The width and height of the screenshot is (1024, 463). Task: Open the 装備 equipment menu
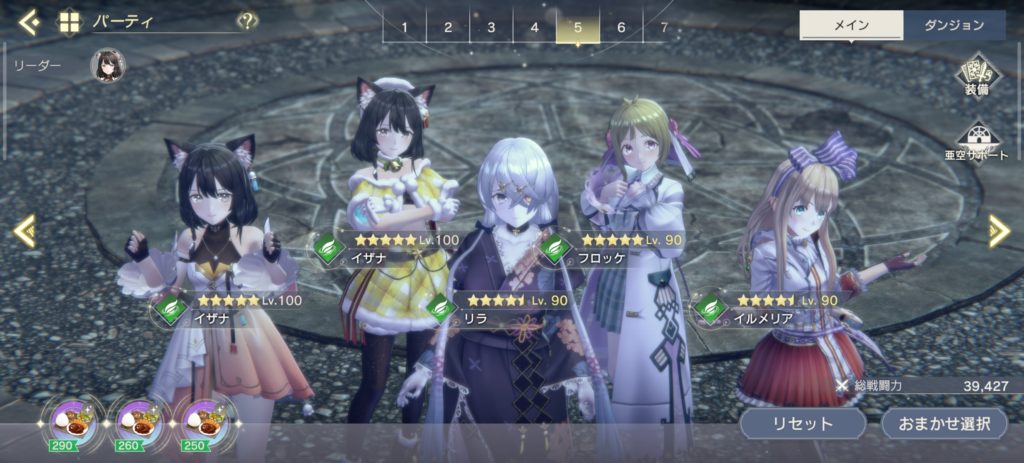pos(977,76)
